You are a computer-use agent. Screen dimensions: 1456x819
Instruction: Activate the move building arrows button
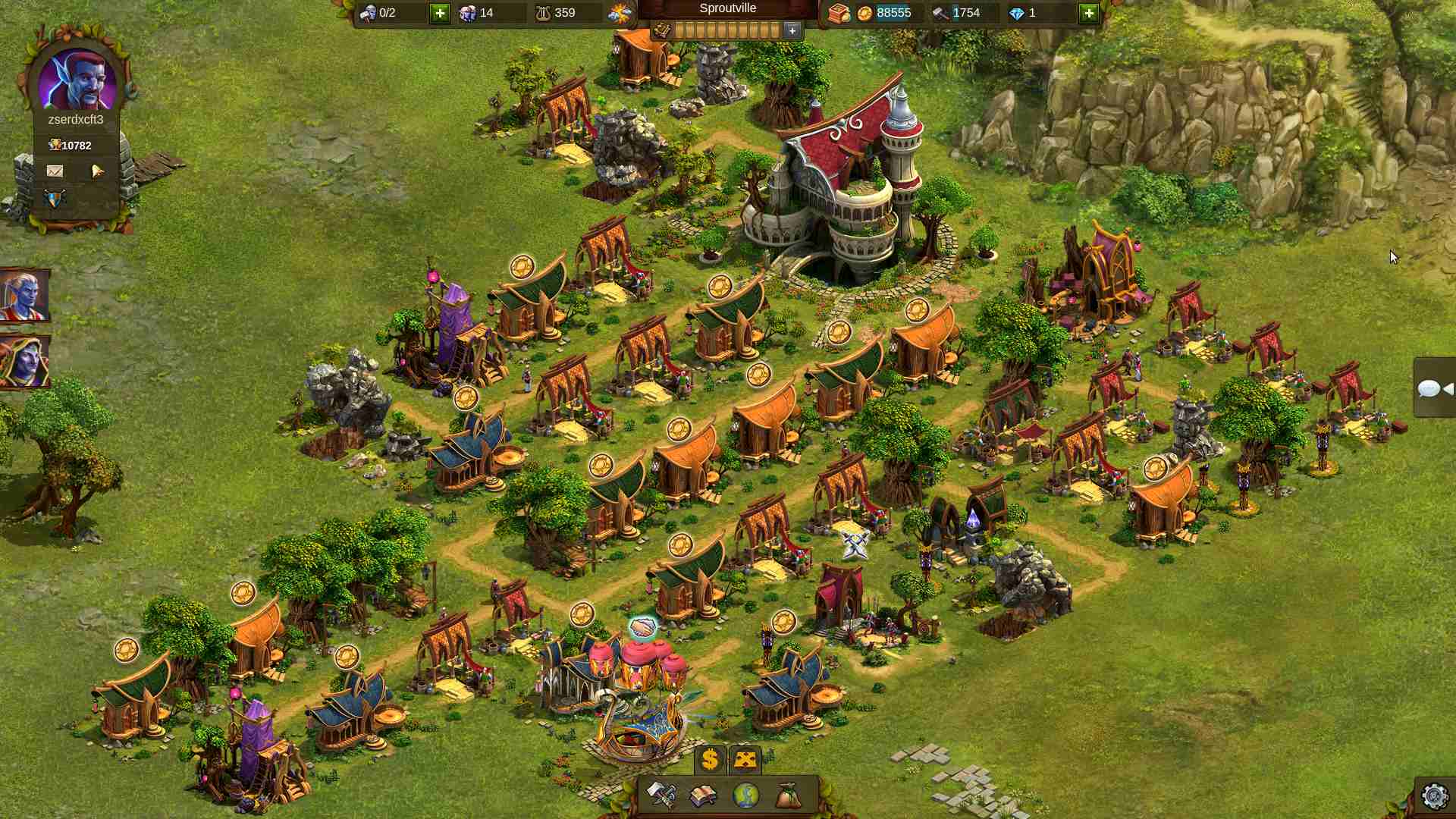(x=745, y=759)
